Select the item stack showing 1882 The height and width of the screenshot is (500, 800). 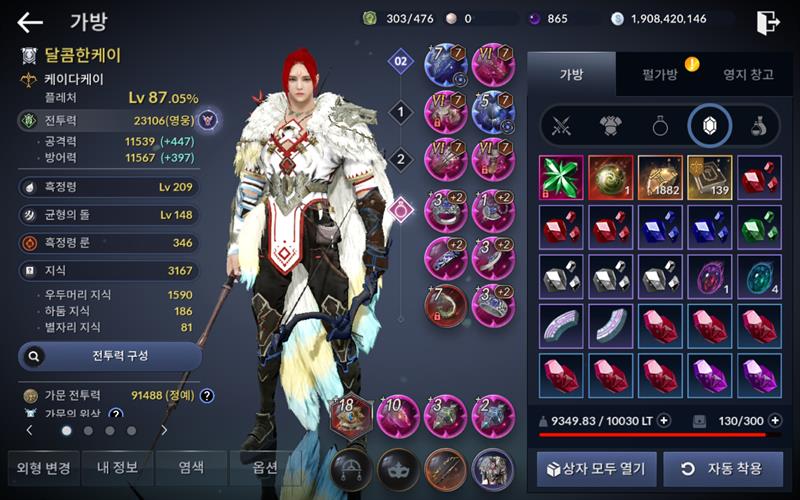point(660,176)
